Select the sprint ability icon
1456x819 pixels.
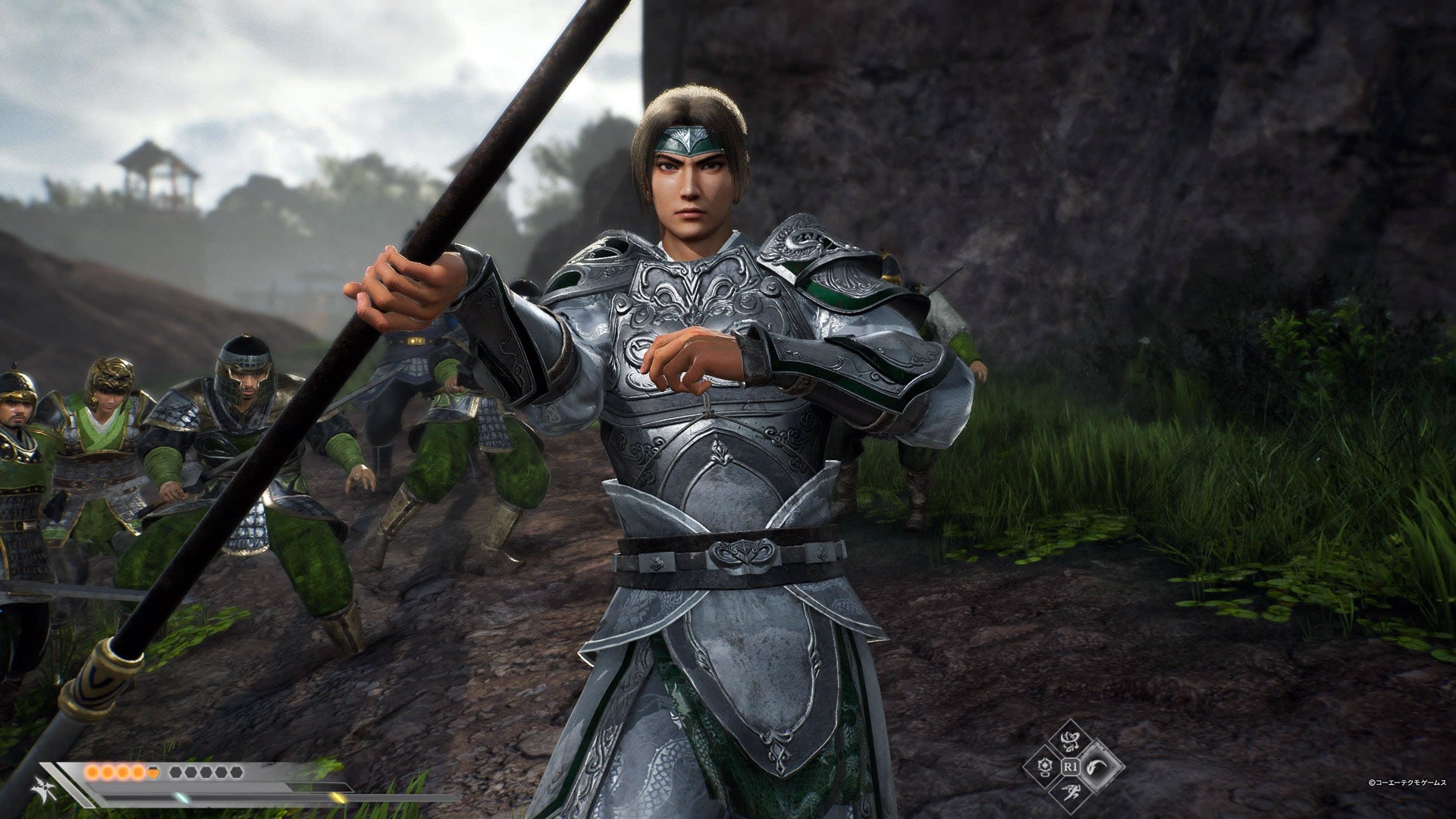pyautogui.click(x=1072, y=792)
